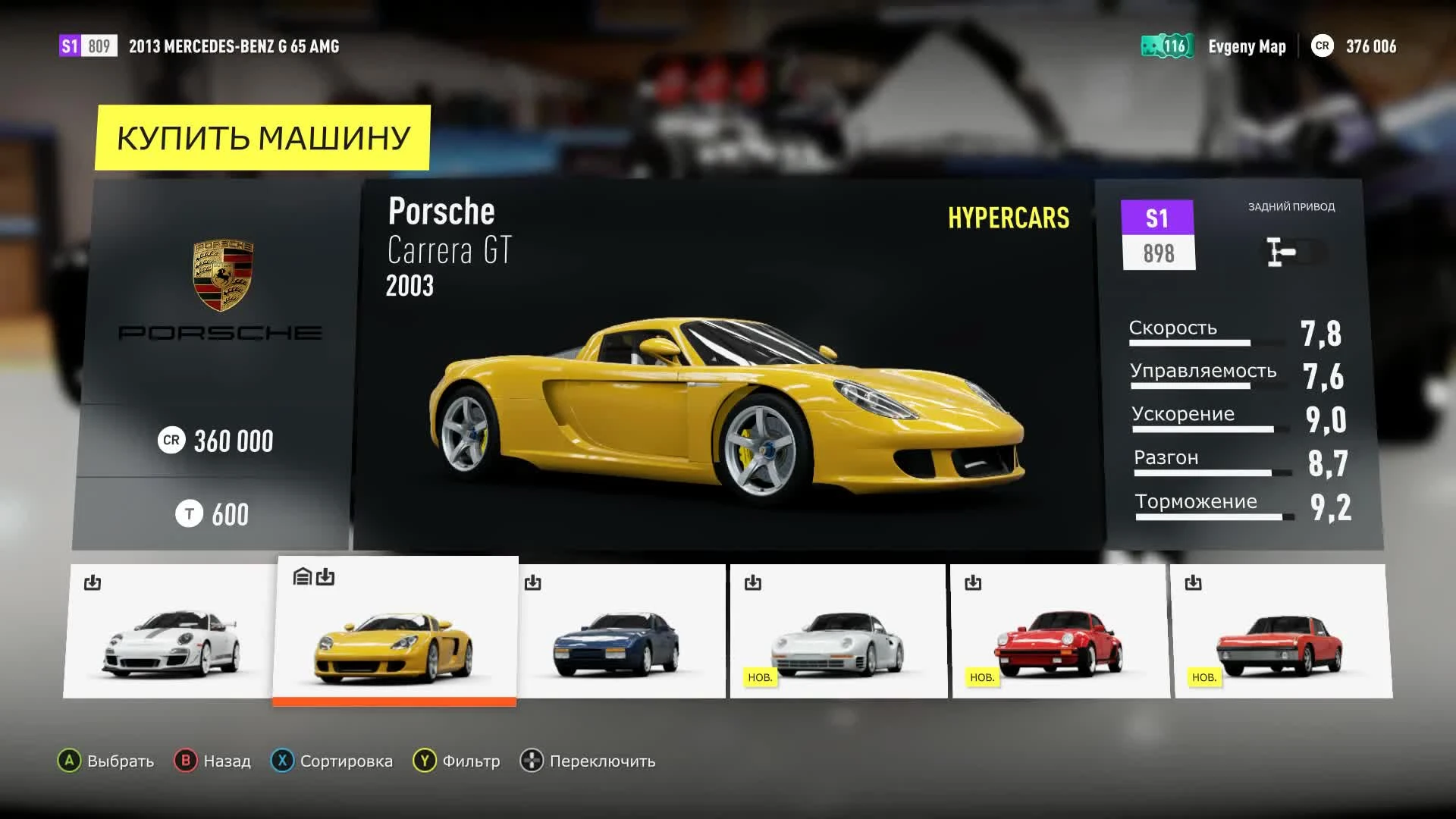Image resolution: width=1456 pixels, height=819 pixels.
Task: Click the download icon on the white 911 thumbnail
Action: point(93,582)
